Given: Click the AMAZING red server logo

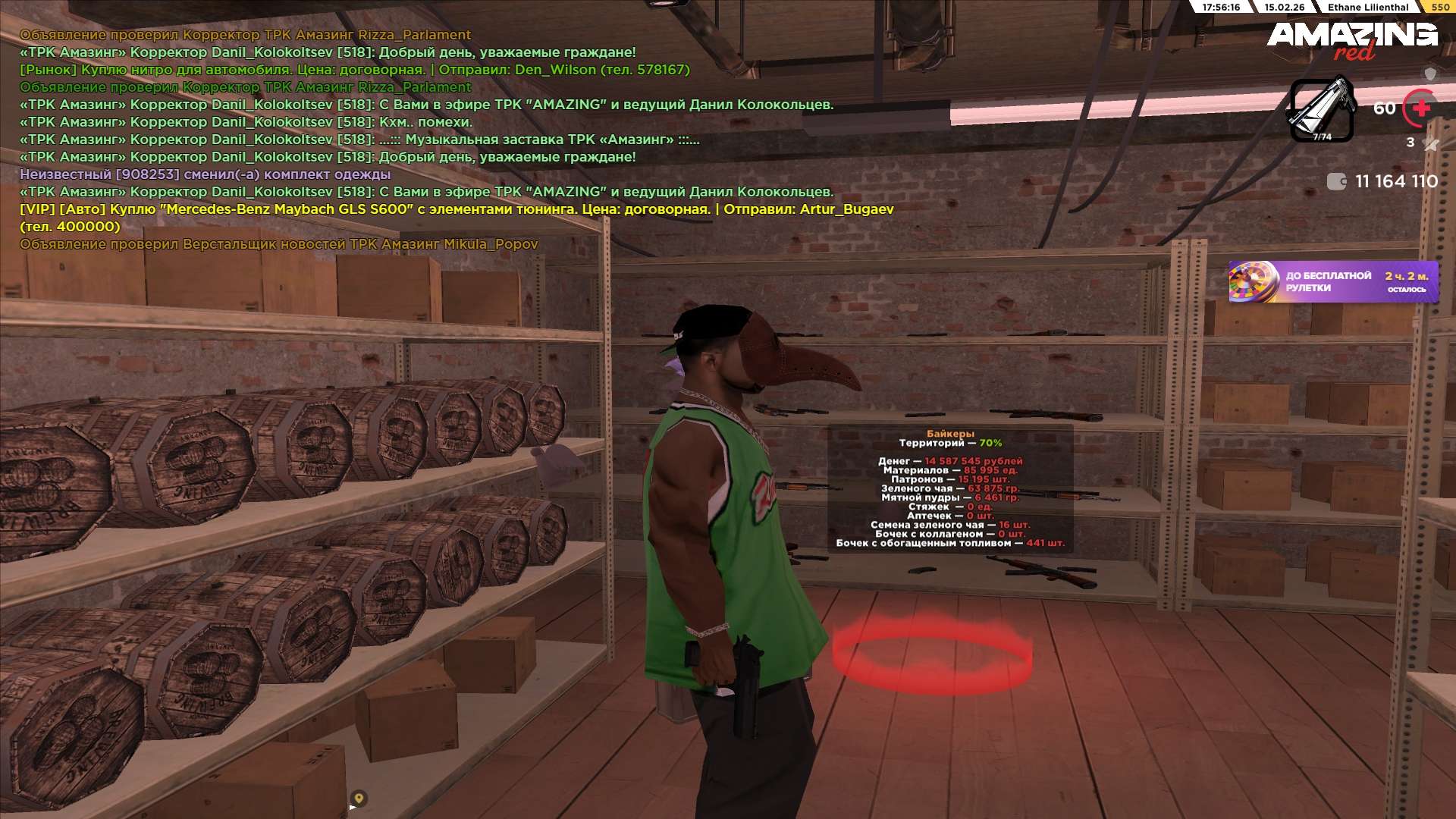Looking at the screenshot, I should coord(1351,39).
